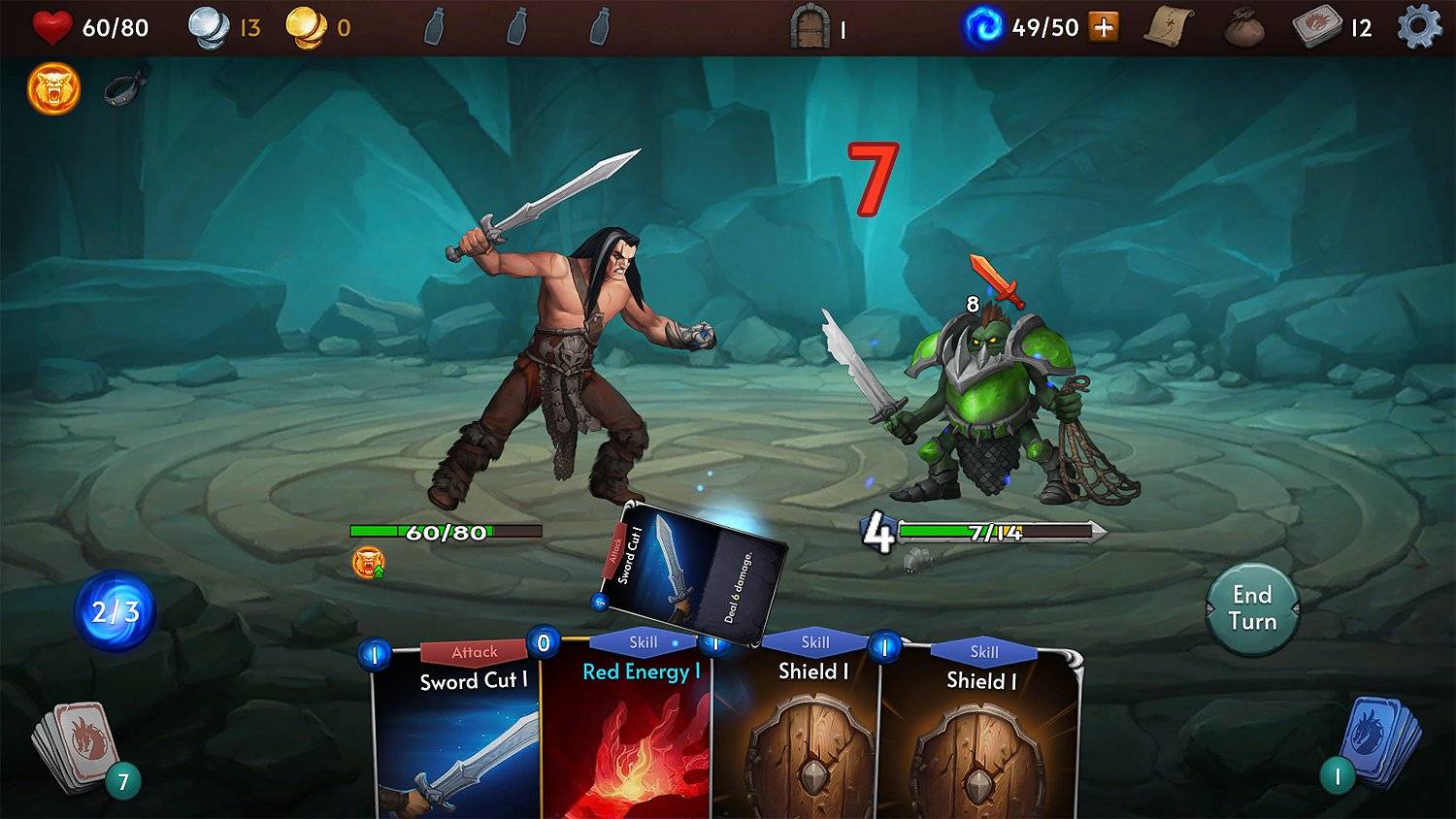The height and width of the screenshot is (819, 1456).
Task: Click the rage buff icon under player's health bar
Action: (368, 561)
